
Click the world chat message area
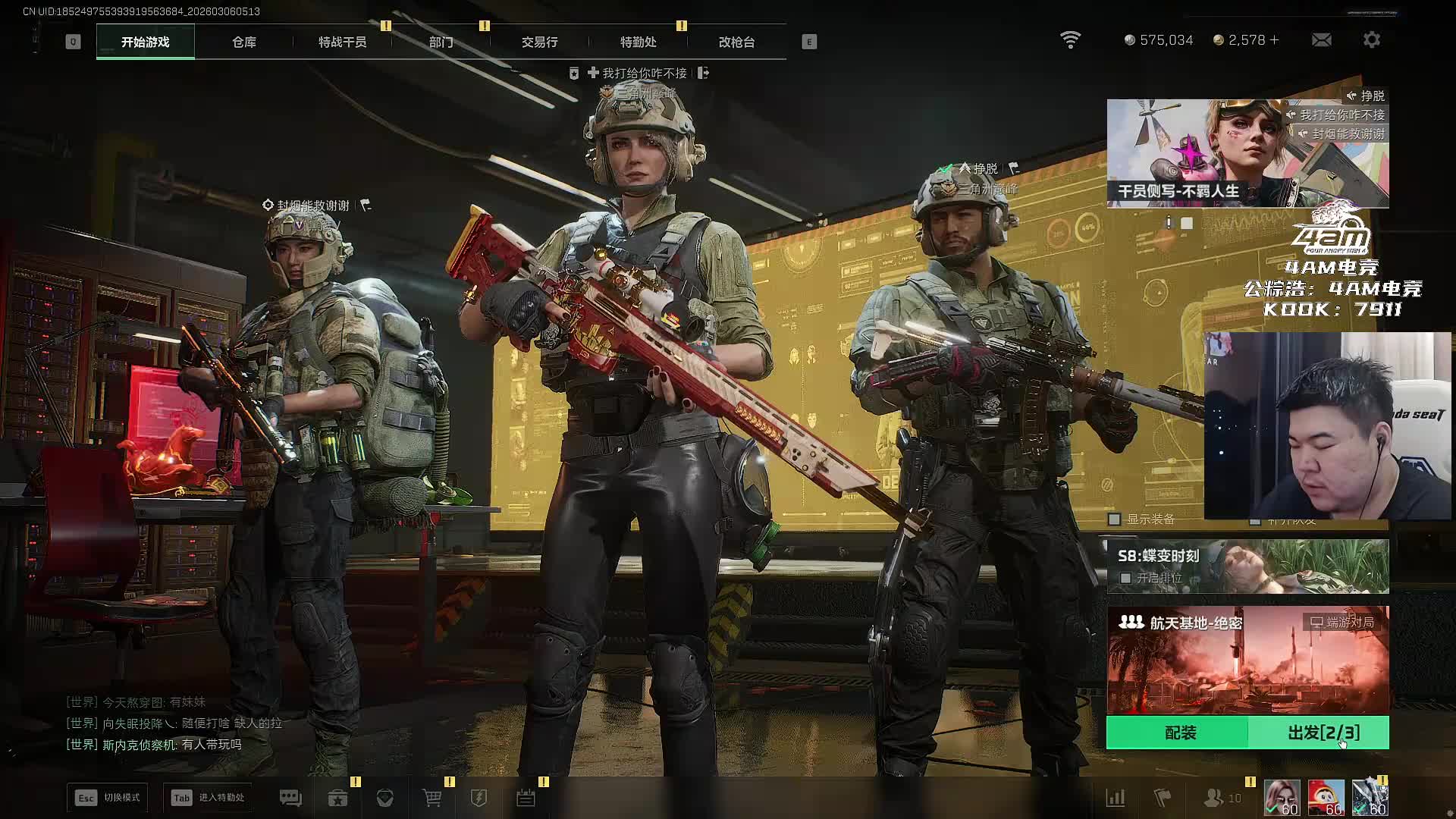pos(174,723)
